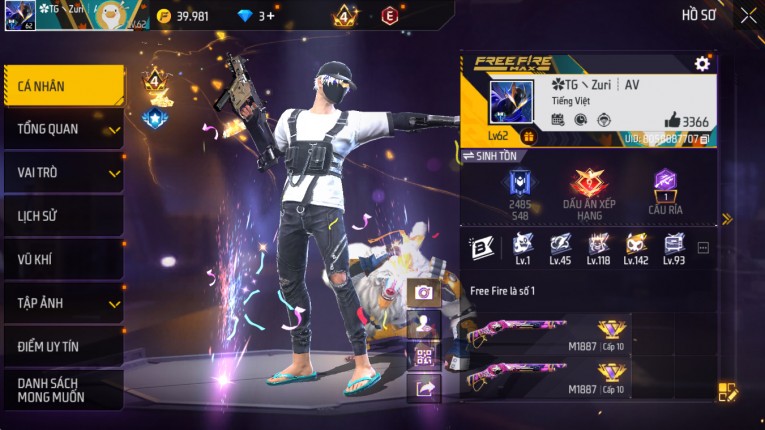Open profile settings gear icon
The width and height of the screenshot is (765, 430).
(702, 64)
